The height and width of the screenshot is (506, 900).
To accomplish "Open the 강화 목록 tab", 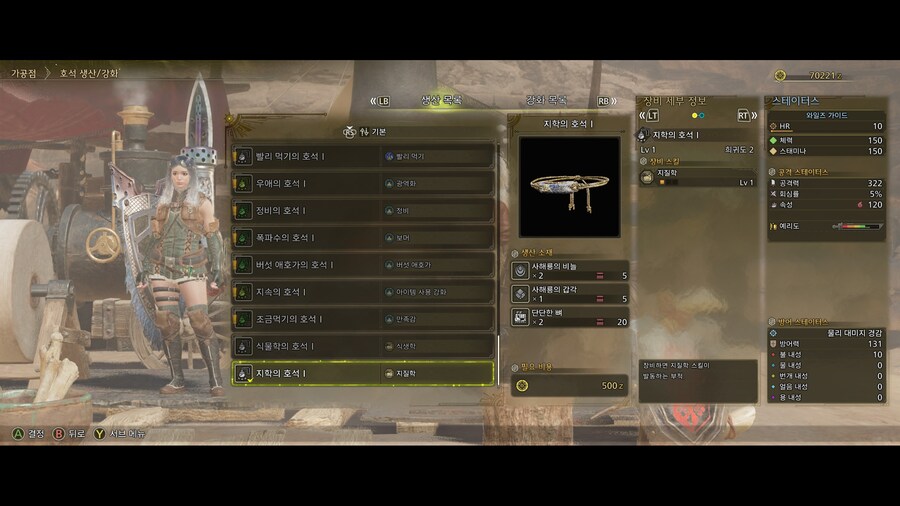I will 547,101.
